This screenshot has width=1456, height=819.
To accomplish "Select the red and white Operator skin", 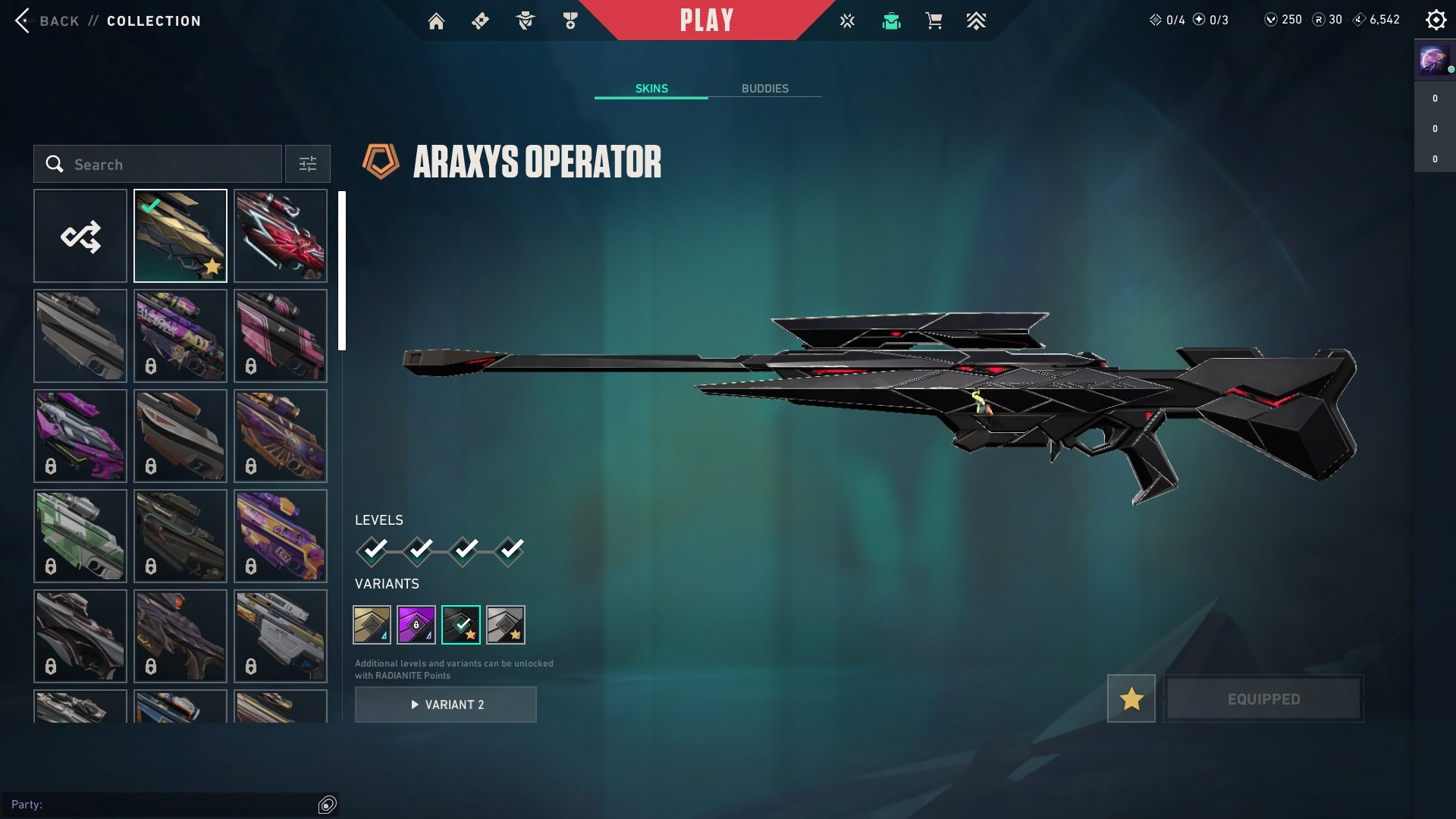I will pyautogui.click(x=281, y=236).
